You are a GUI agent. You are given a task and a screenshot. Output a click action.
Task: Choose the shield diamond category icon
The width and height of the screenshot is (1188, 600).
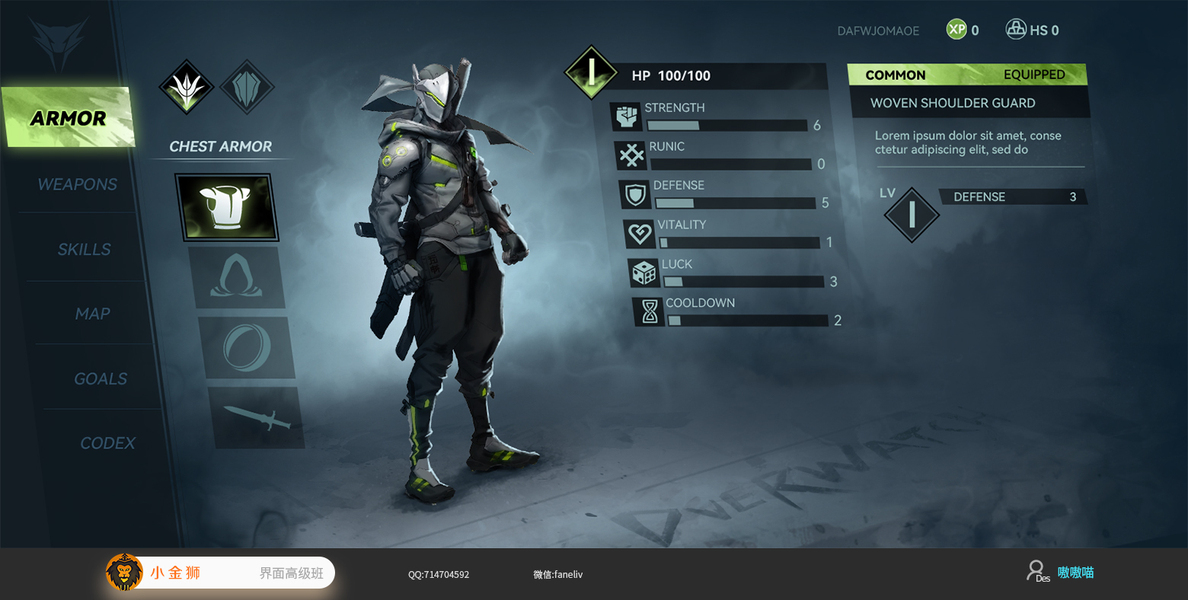tap(246, 87)
